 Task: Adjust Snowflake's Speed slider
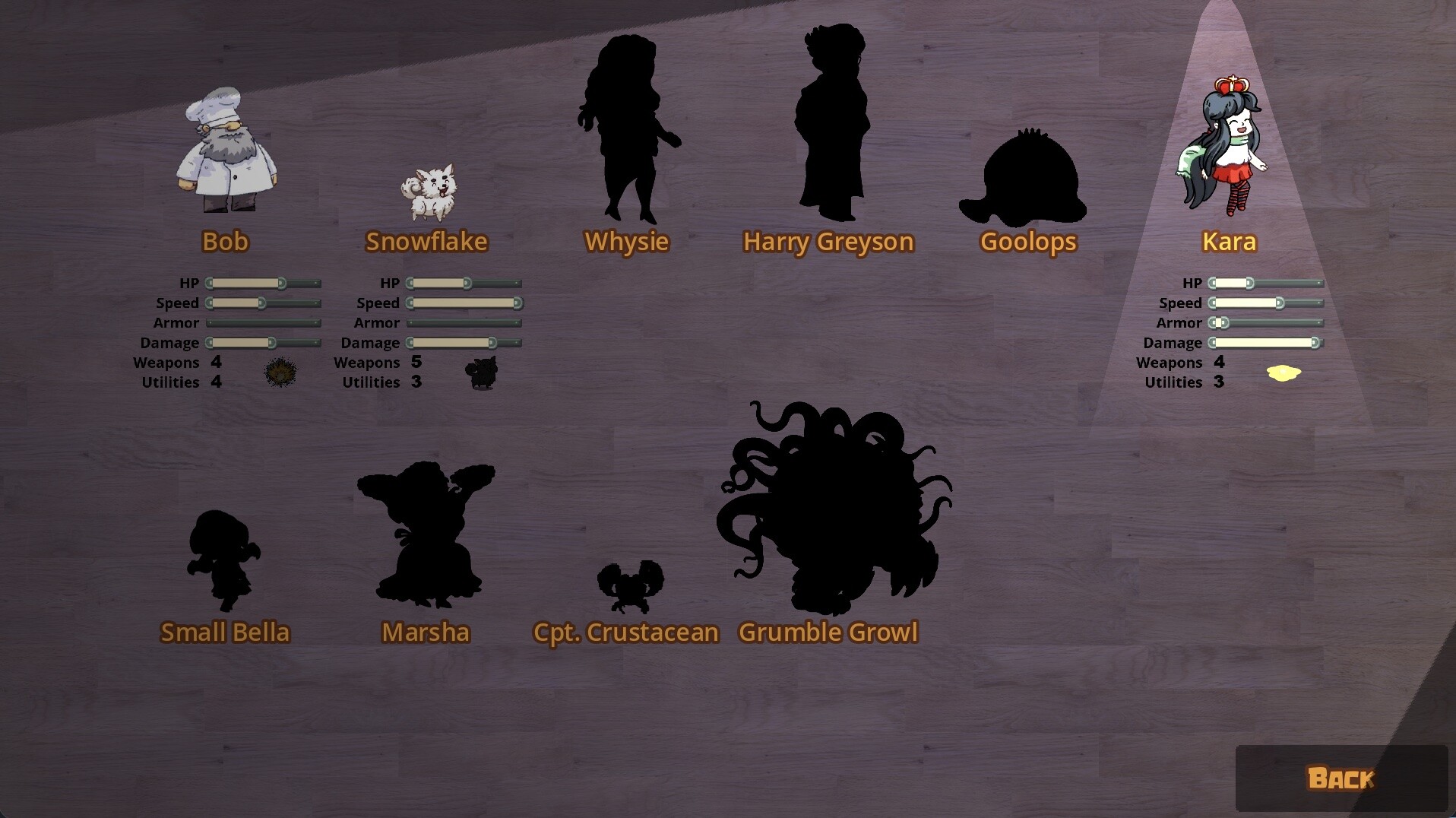point(464,303)
